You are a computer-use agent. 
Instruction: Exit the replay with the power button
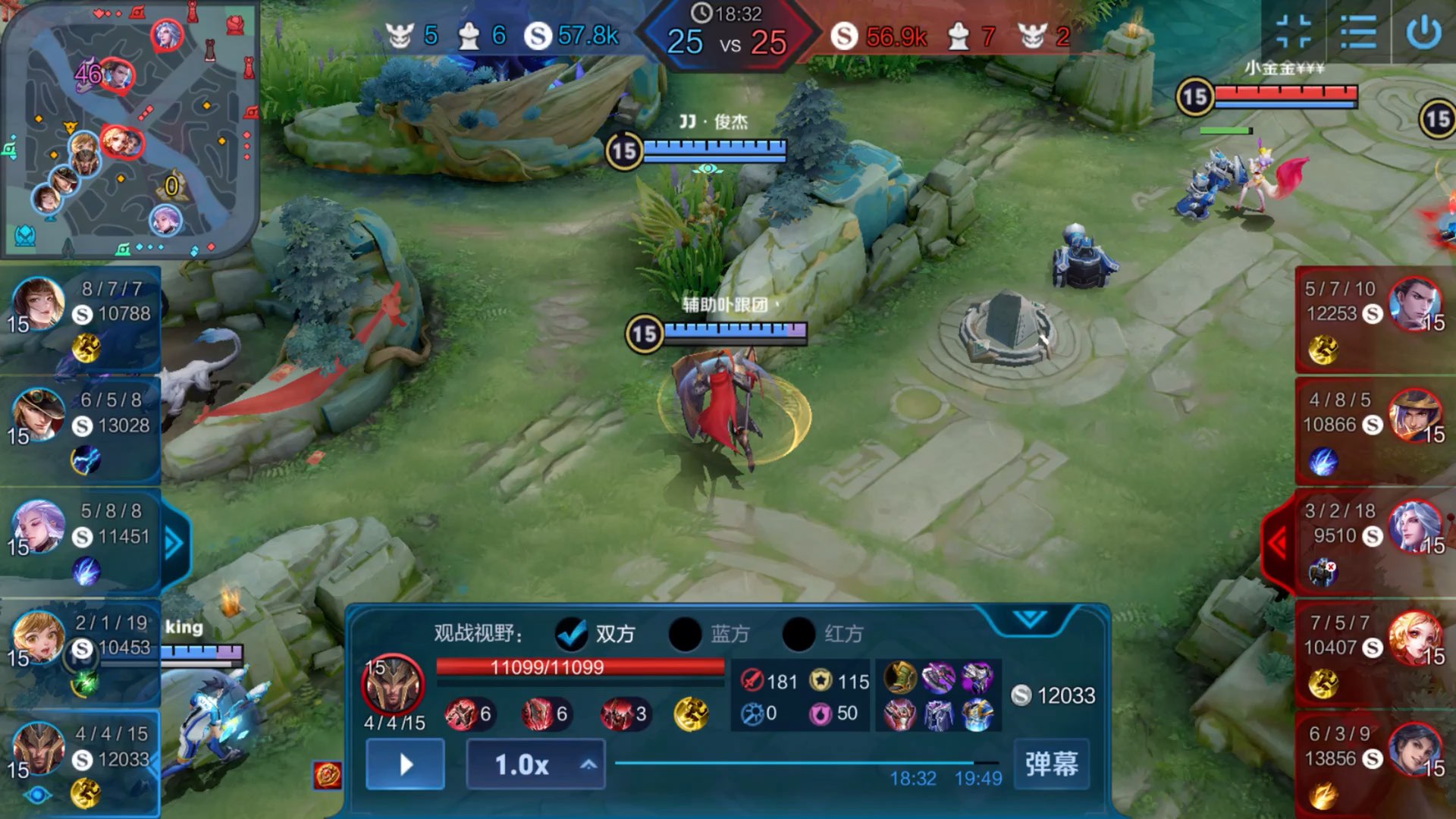[1423, 33]
